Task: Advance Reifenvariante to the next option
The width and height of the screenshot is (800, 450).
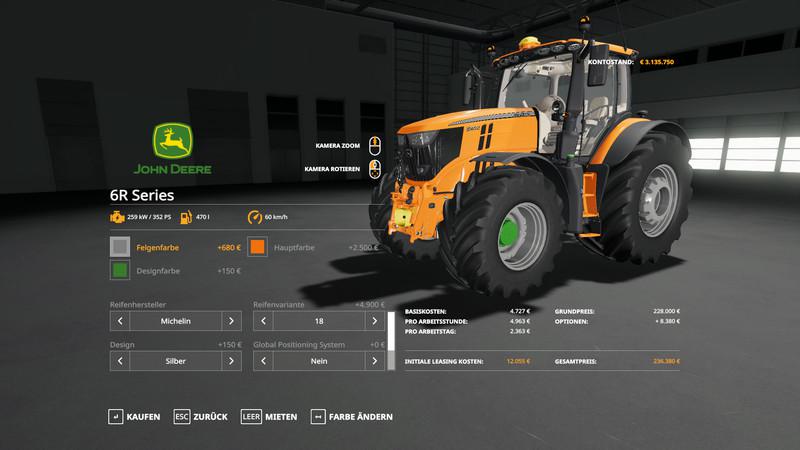Action: coord(375,321)
